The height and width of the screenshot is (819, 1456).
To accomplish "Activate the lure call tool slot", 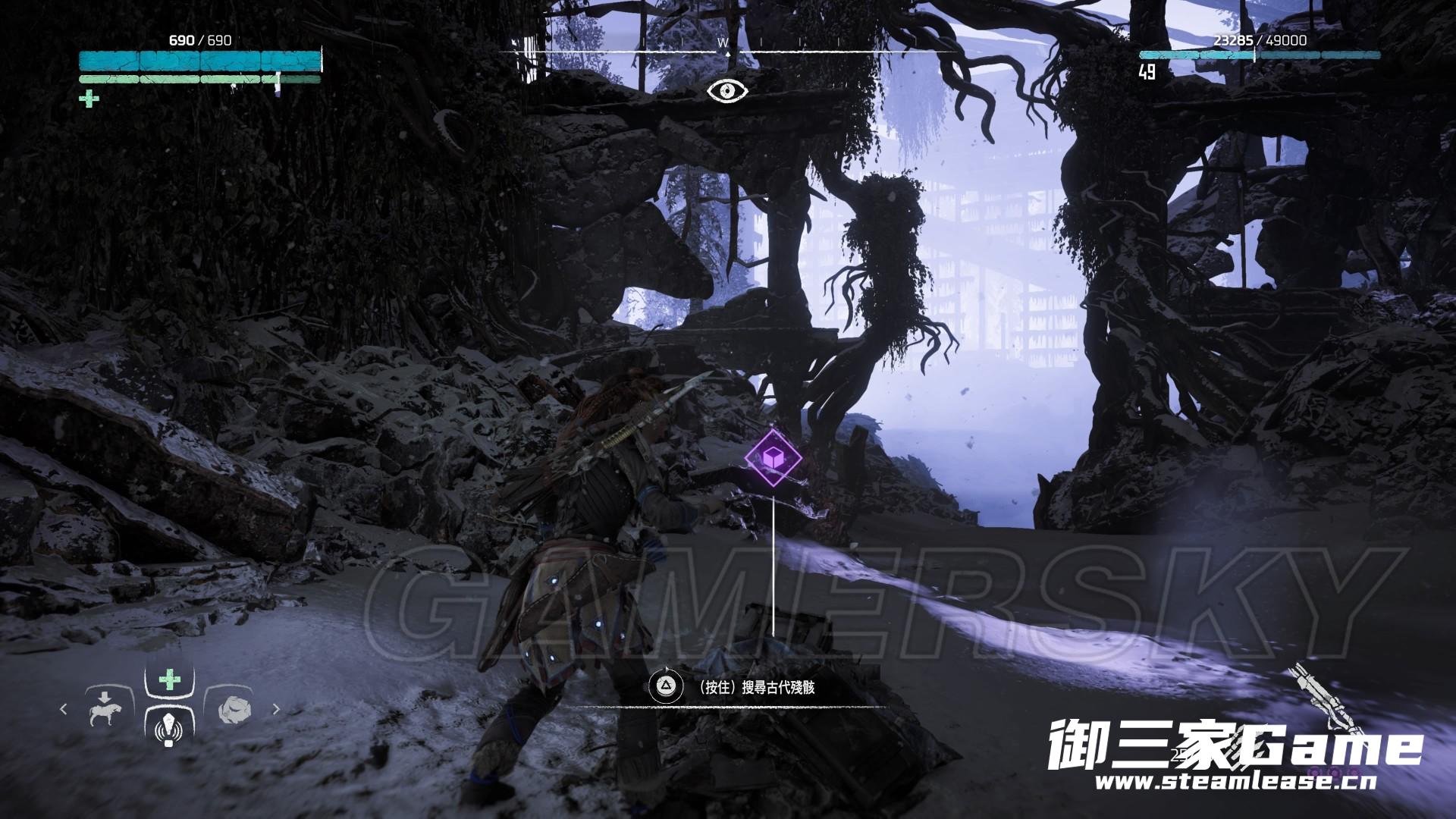I will pos(168,730).
